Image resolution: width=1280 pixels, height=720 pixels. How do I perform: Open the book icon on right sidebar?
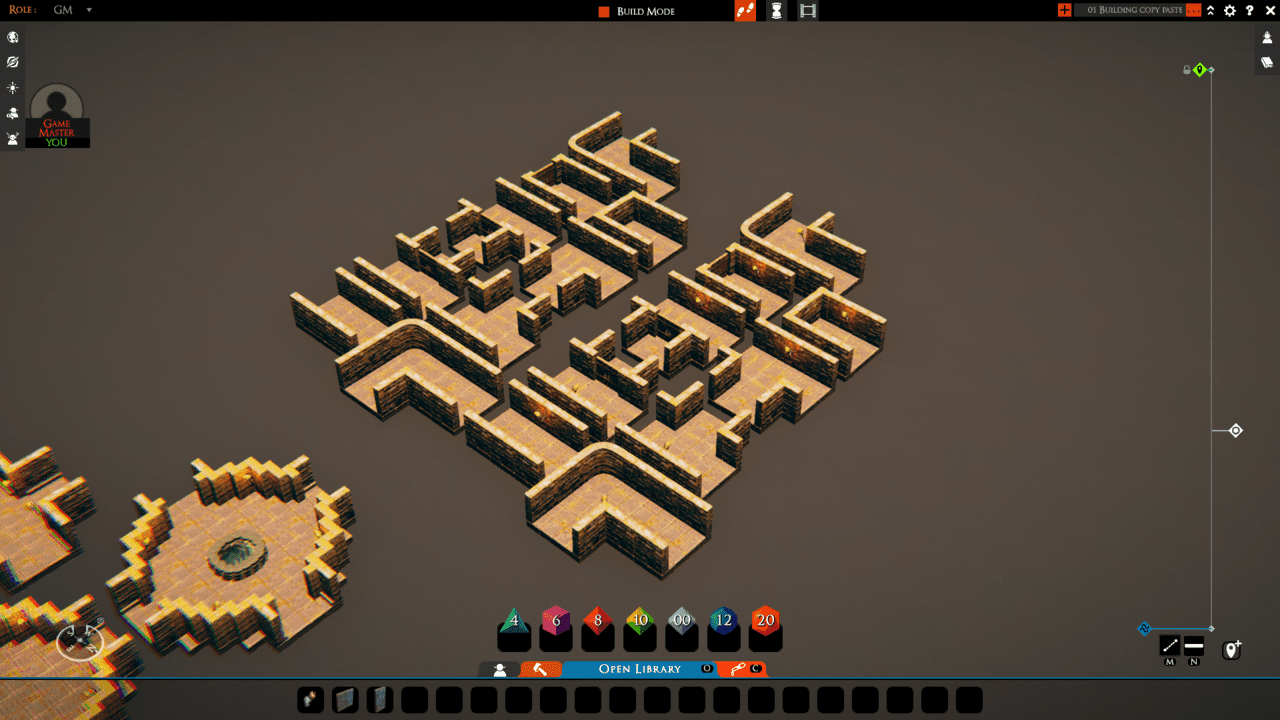(x=1265, y=62)
